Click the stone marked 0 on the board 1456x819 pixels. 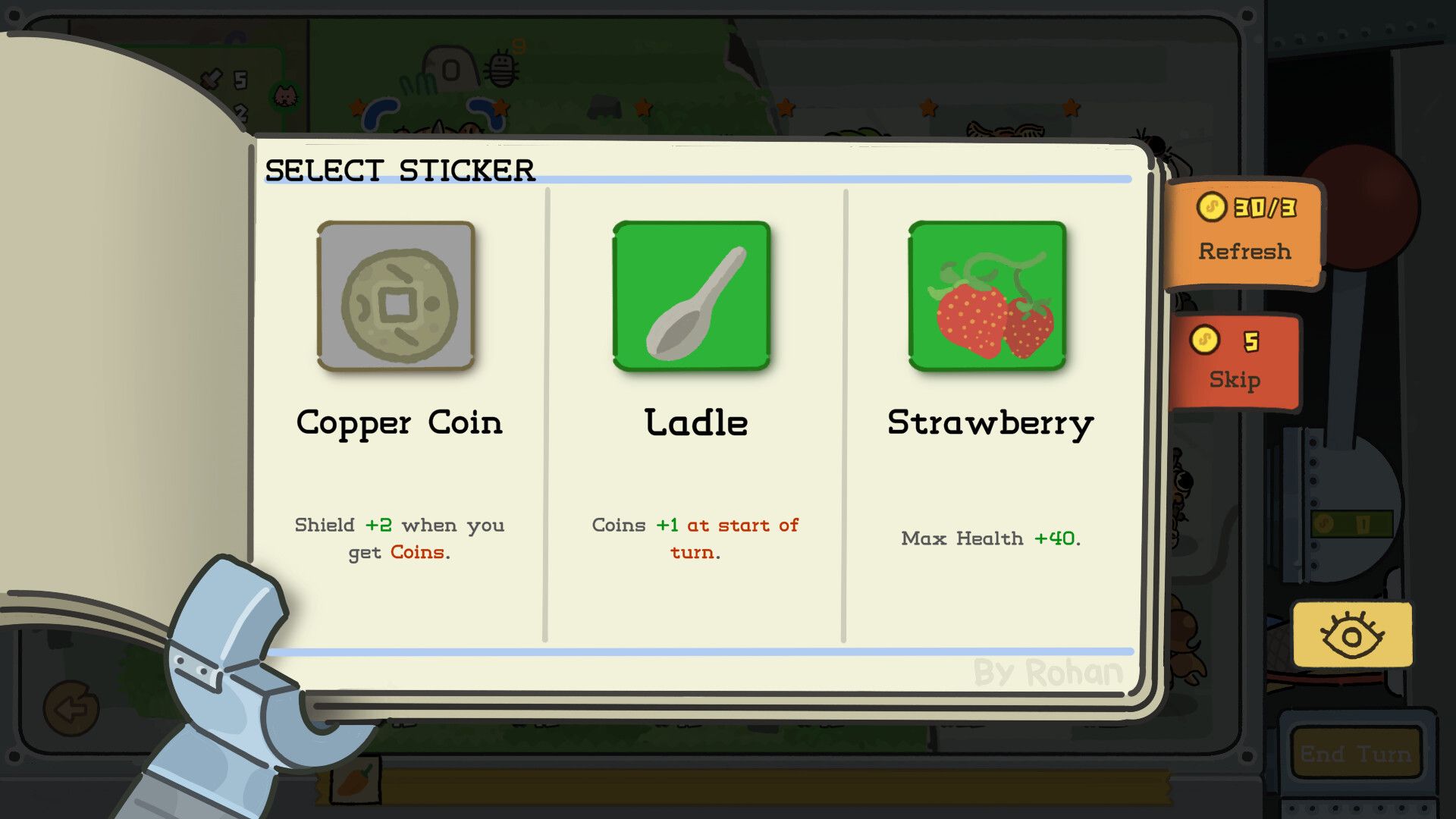(451, 70)
